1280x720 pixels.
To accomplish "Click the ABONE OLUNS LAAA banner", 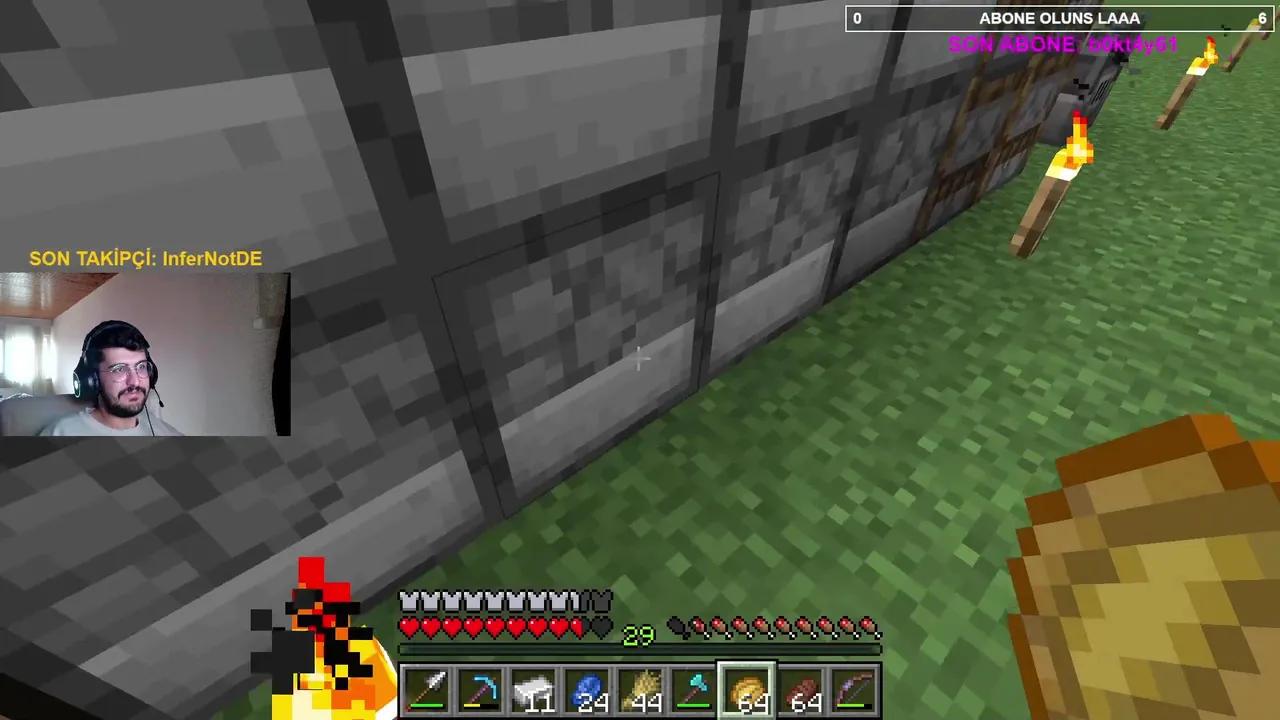I will (x=1059, y=18).
